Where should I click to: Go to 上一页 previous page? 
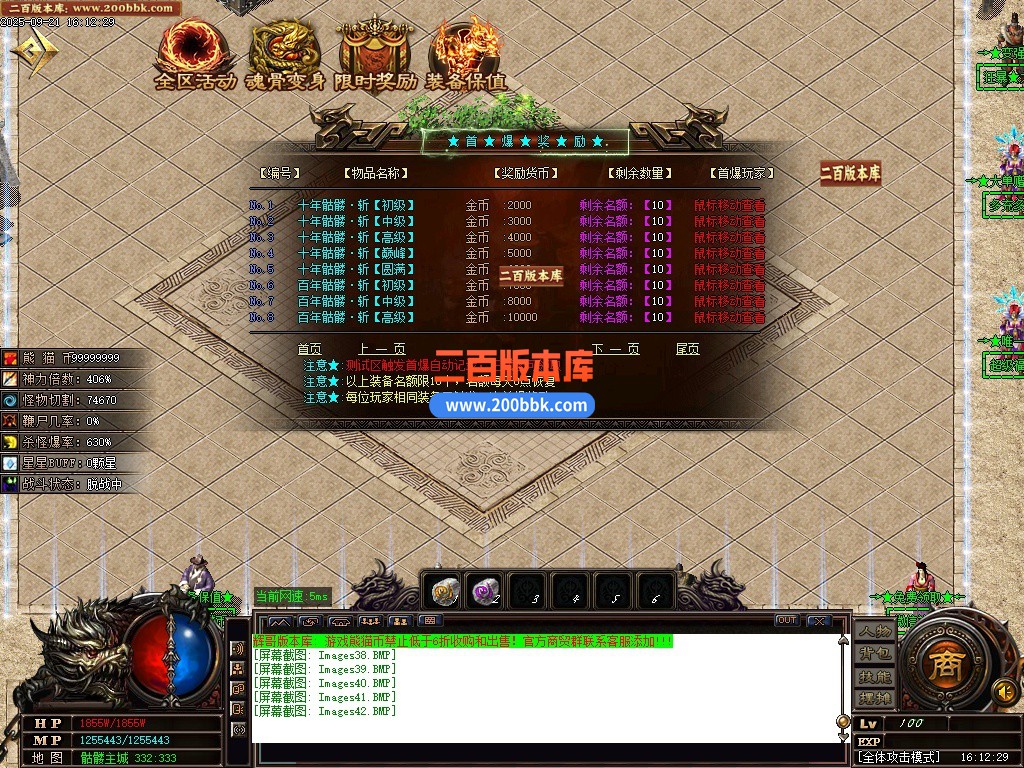tap(381, 349)
